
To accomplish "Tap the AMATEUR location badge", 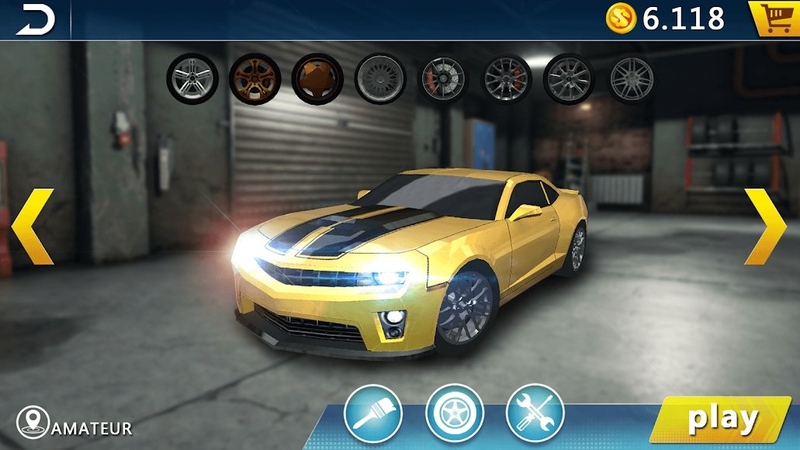I will coord(75,427).
